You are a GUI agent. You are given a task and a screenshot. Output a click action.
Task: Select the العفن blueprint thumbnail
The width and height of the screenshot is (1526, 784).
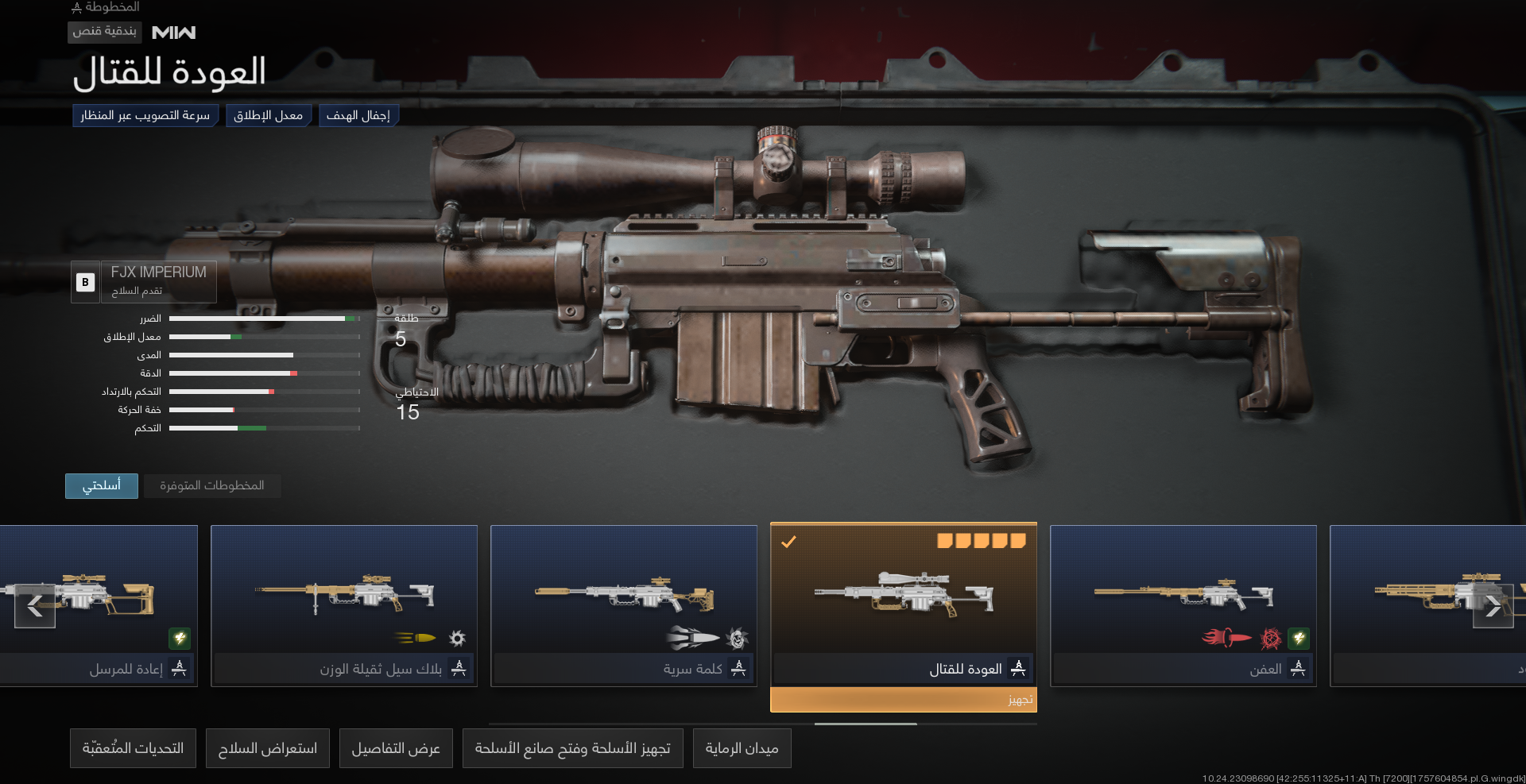[x=1183, y=596]
